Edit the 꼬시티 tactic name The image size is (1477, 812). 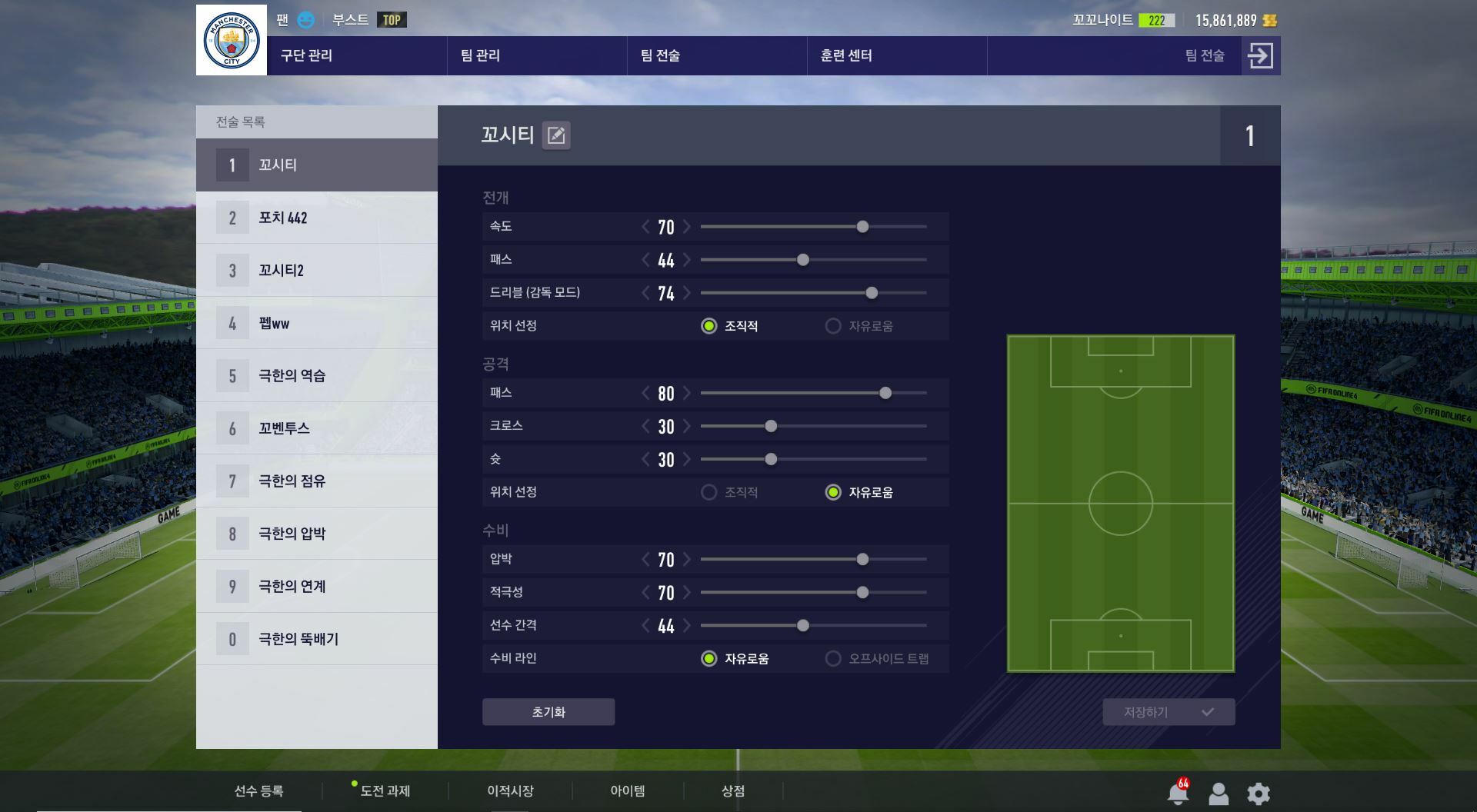pos(555,135)
